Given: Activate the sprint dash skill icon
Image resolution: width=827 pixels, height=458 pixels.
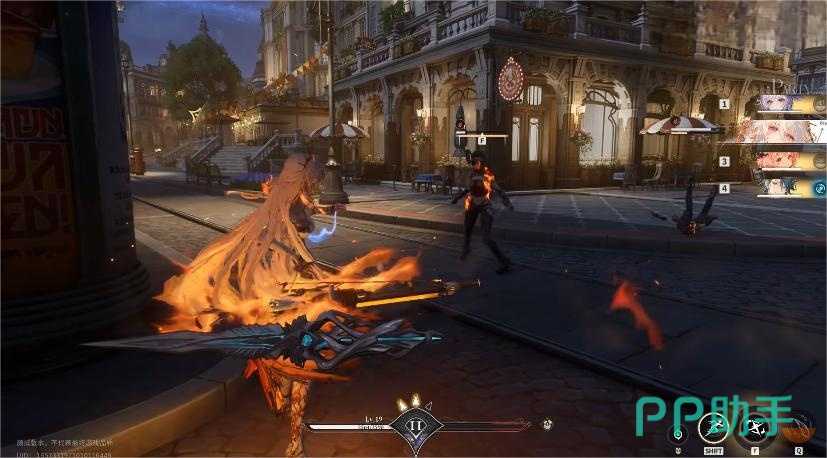Looking at the screenshot, I should point(714,429).
